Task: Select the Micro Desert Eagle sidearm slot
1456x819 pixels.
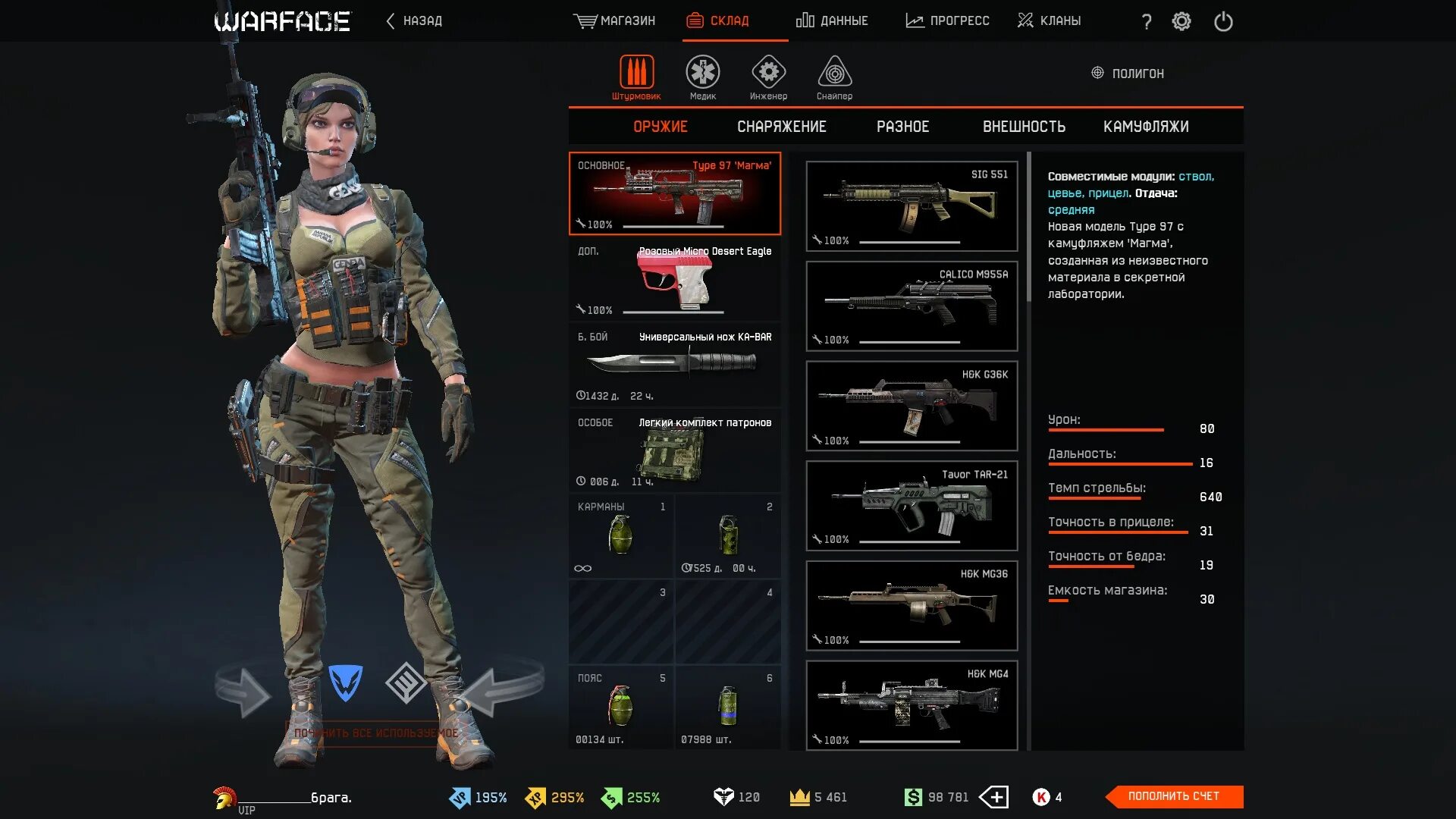Action: 674,279
